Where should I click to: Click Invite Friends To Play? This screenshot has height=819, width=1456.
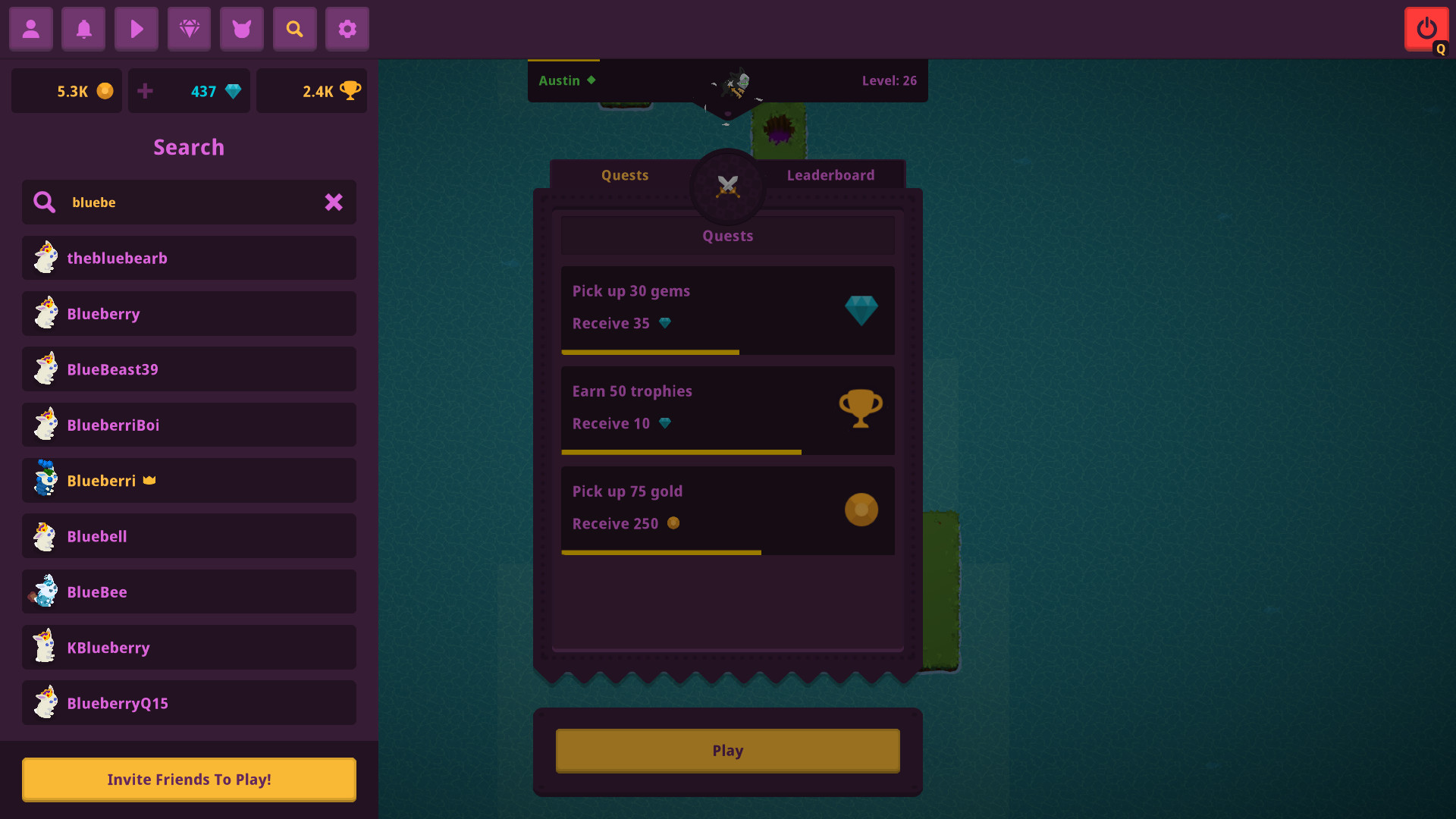click(x=189, y=779)
